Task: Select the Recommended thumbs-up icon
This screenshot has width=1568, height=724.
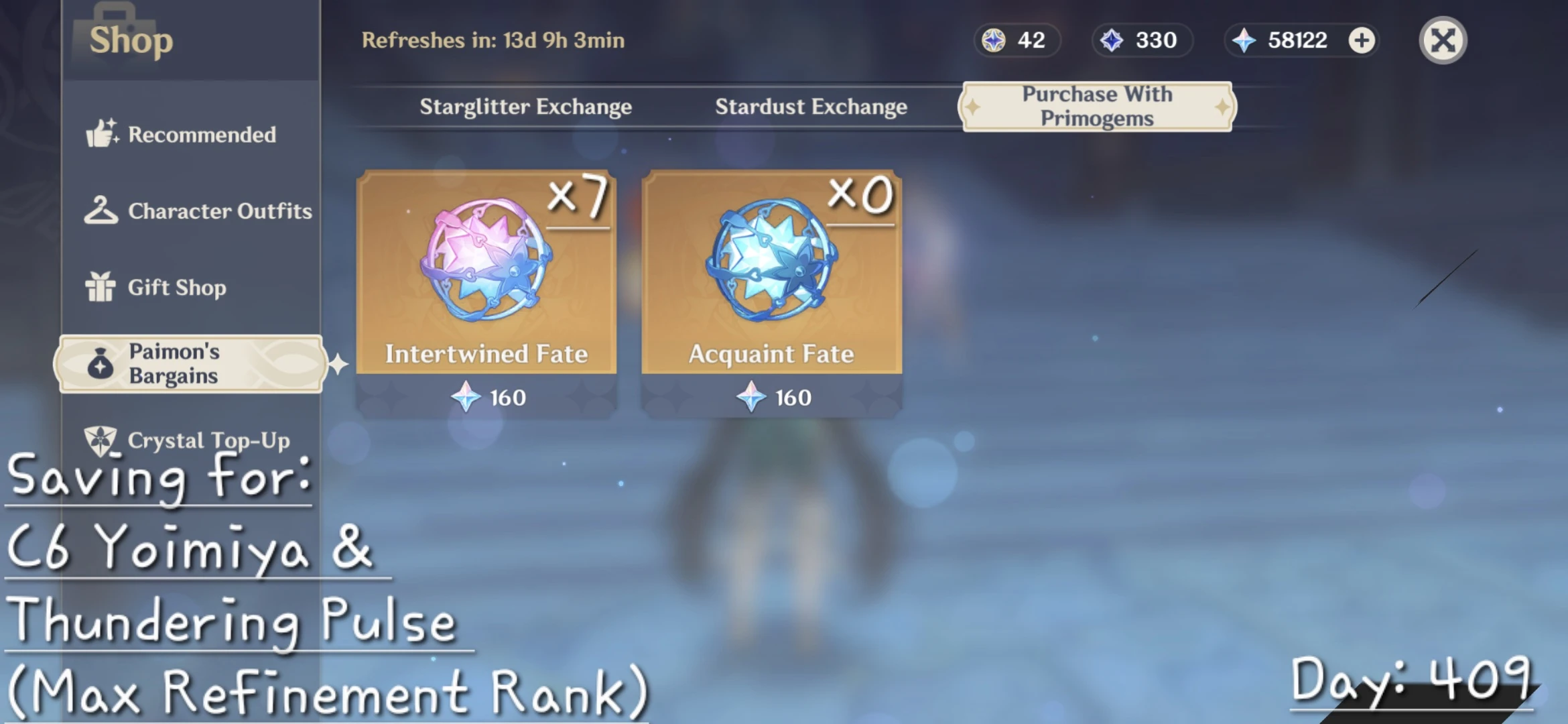Action: pyautogui.click(x=102, y=134)
